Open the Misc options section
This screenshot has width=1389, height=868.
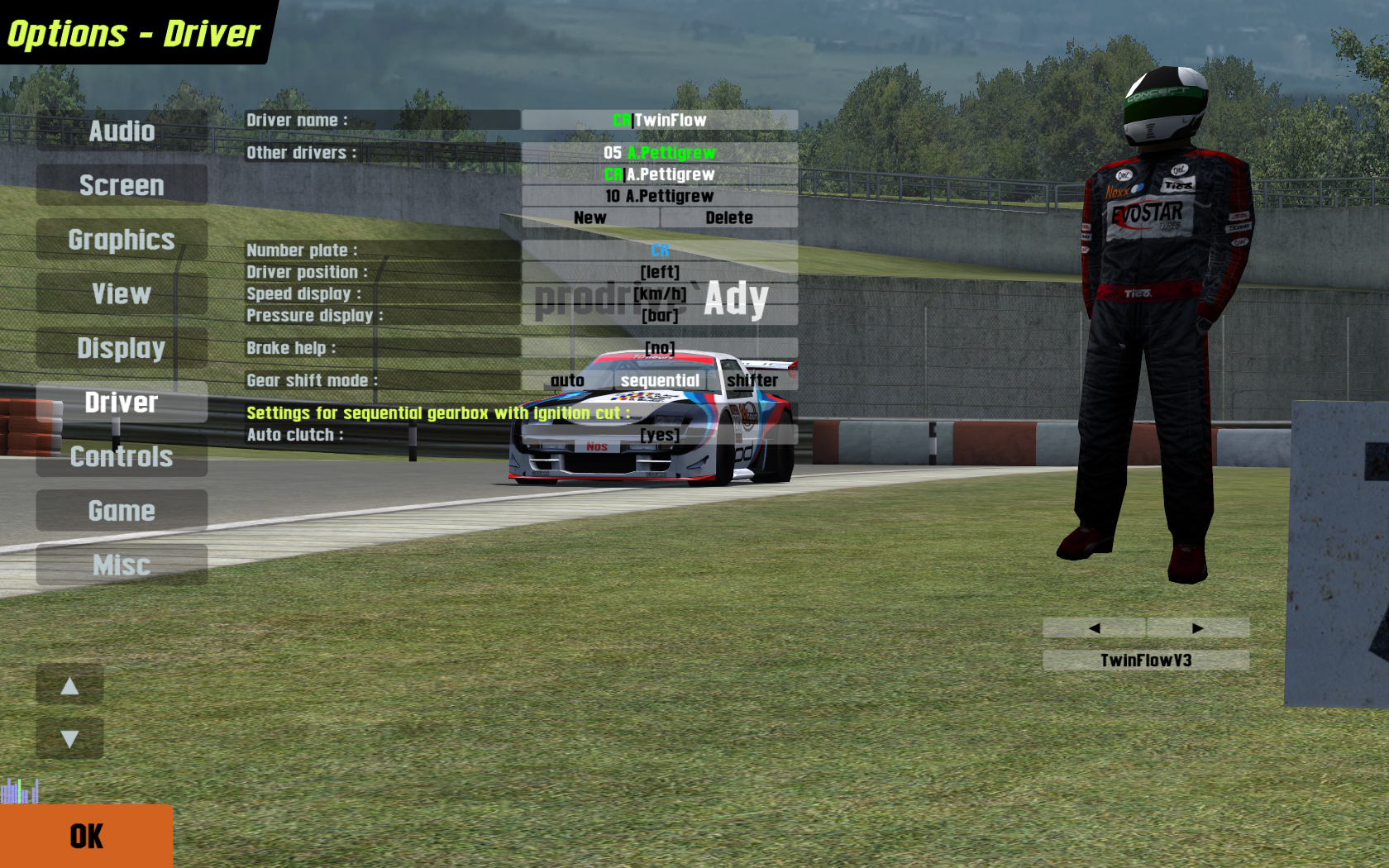[x=122, y=565]
